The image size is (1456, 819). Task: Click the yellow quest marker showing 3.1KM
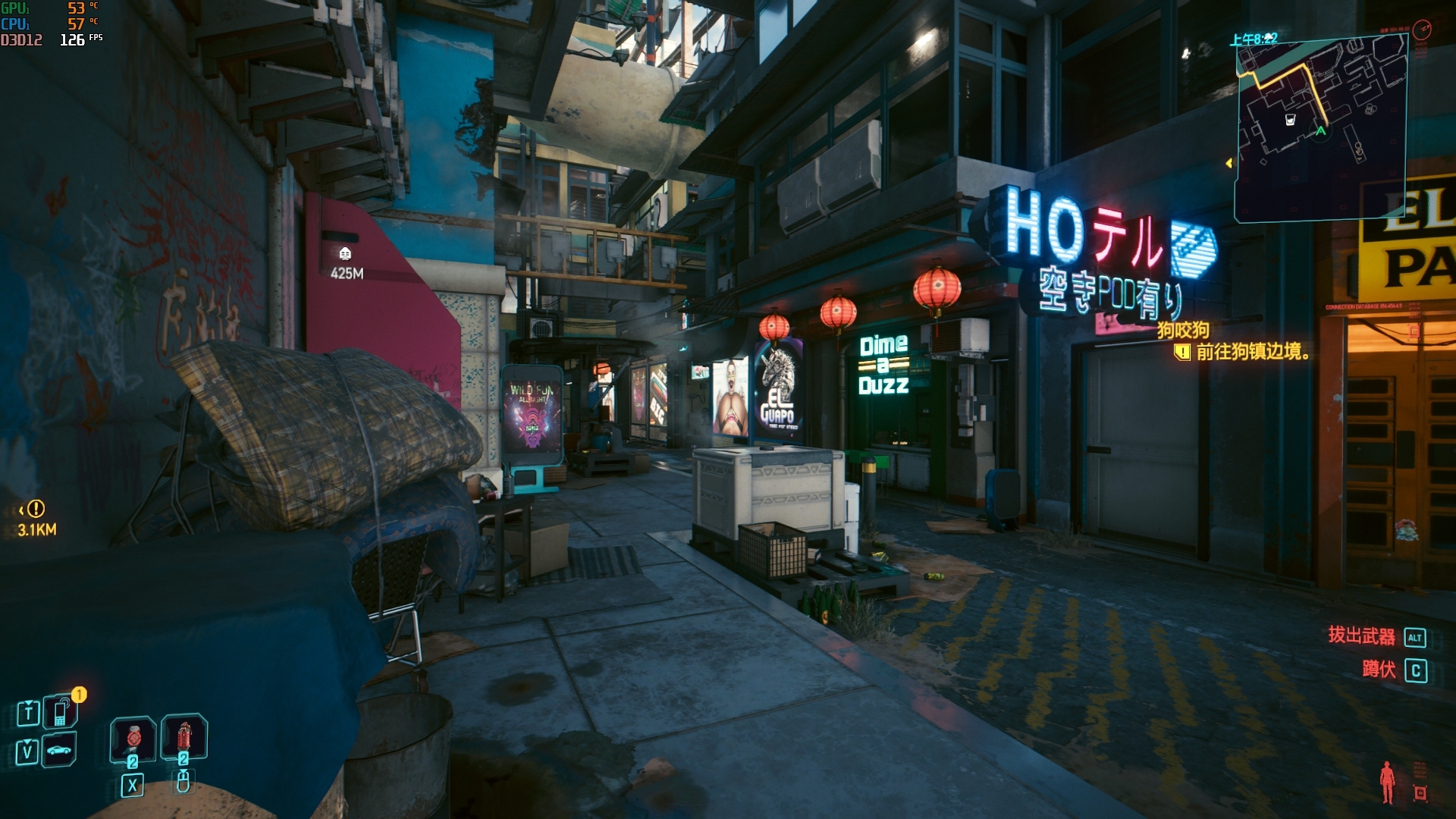[36, 509]
